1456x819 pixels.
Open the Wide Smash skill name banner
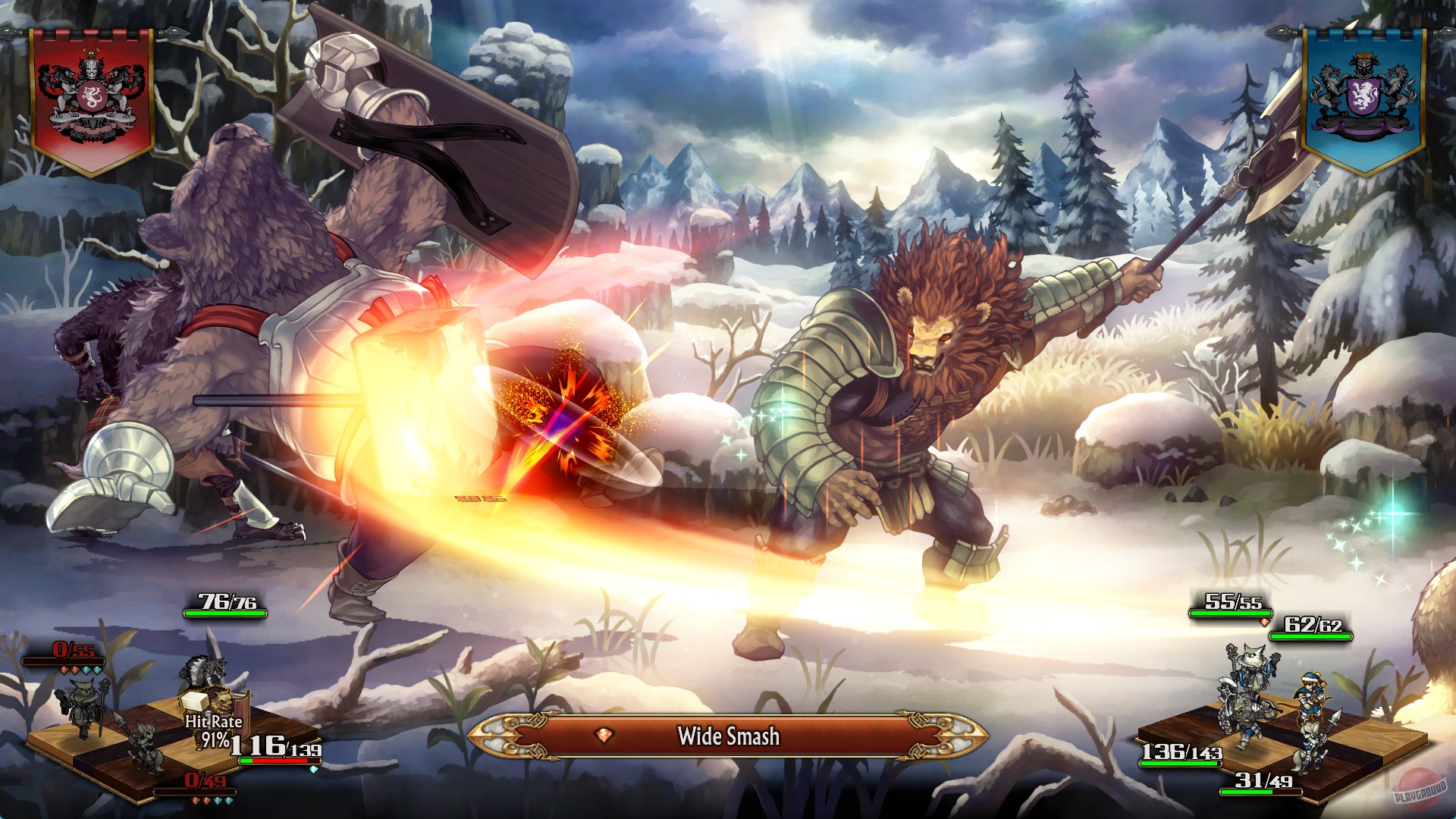point(728,734)
